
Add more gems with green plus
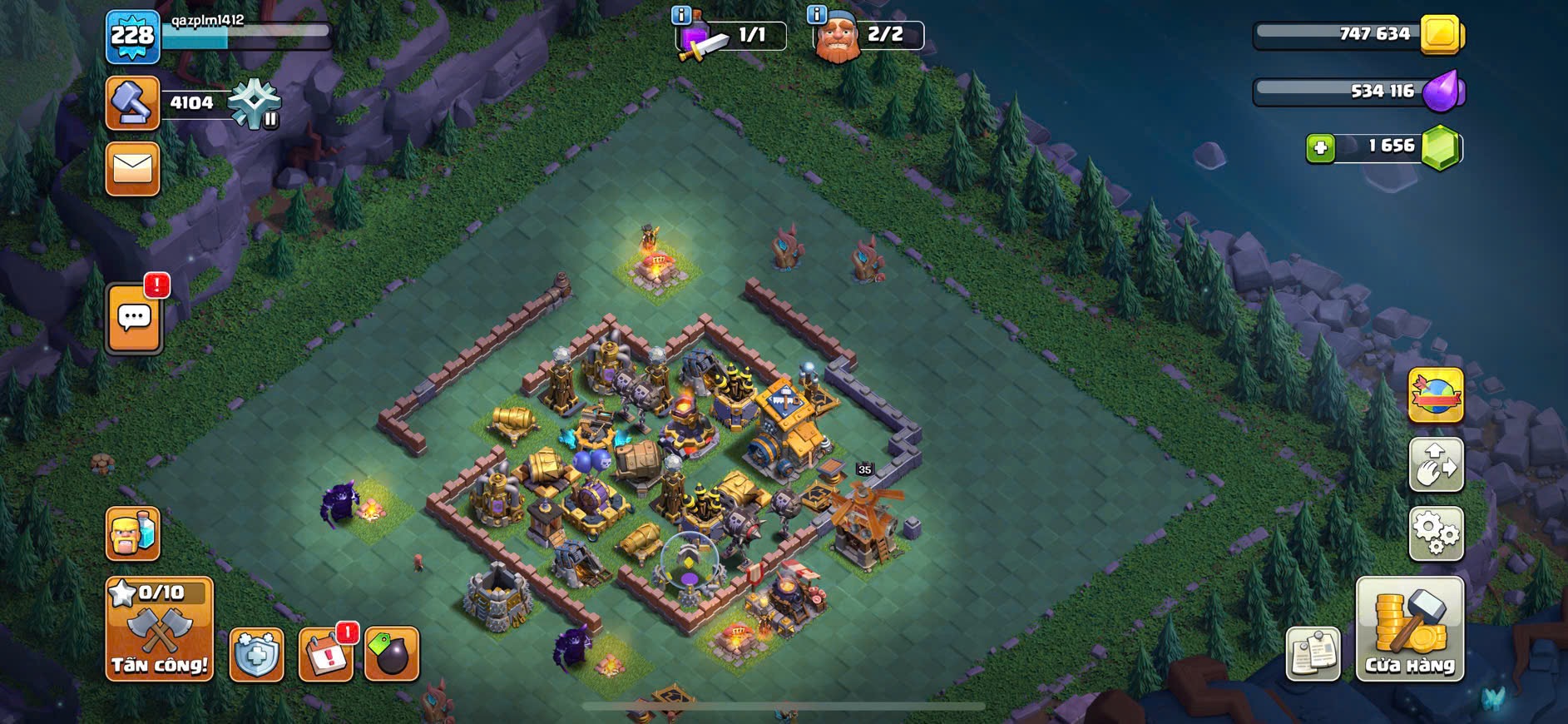[x=1320, y=148]
